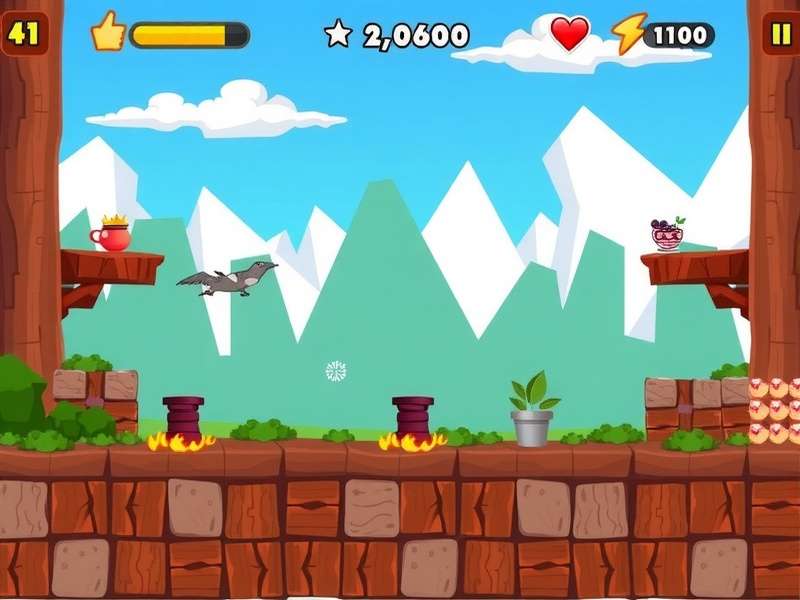Click the thumbs-up icon
This screenshot has height=600, width=800.
107,33
